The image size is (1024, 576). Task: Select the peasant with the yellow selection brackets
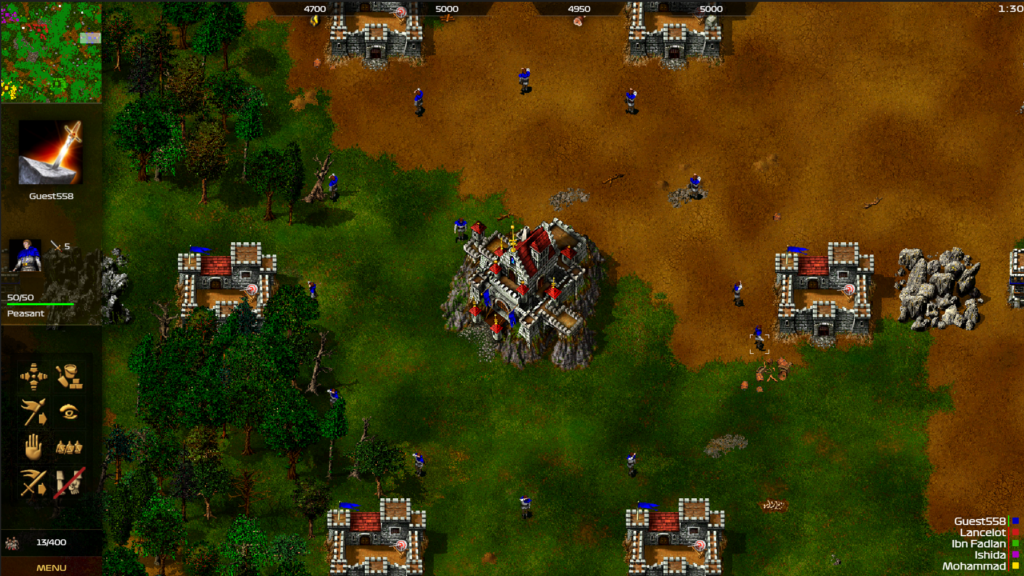coord(759,337)
